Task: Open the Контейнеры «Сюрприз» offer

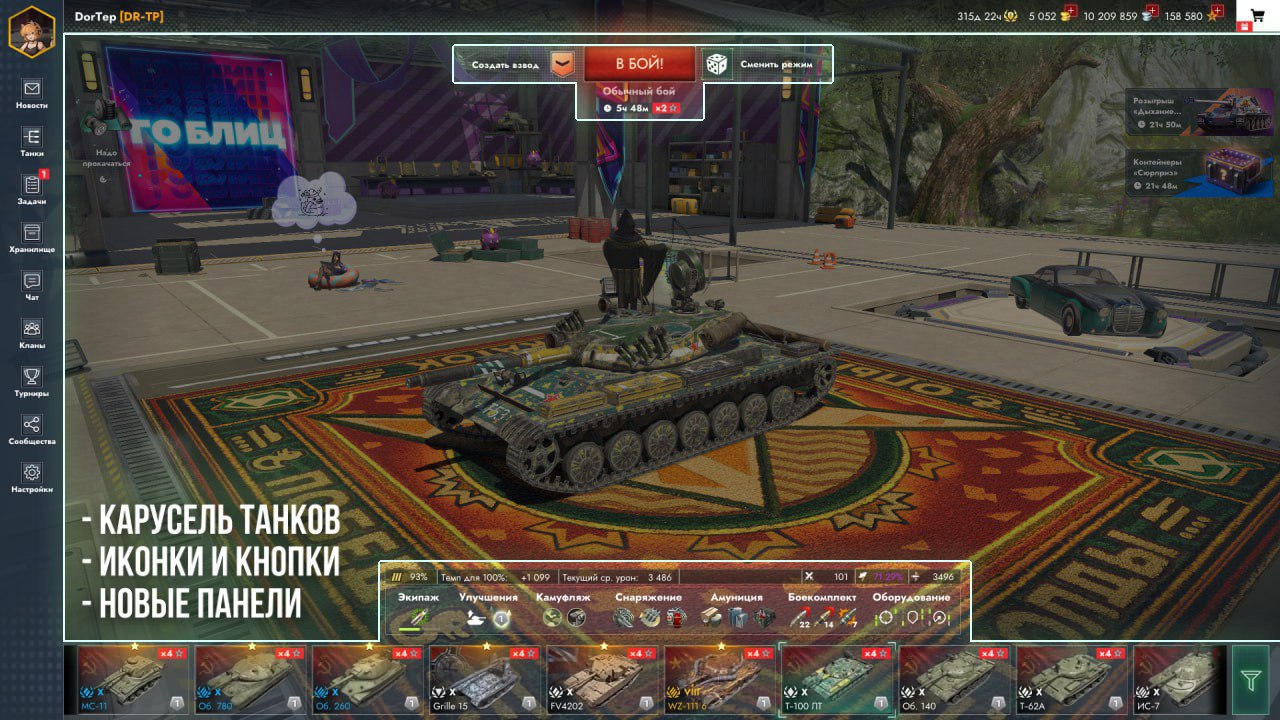Action: pyautogui.click(x=1201, y=171)
